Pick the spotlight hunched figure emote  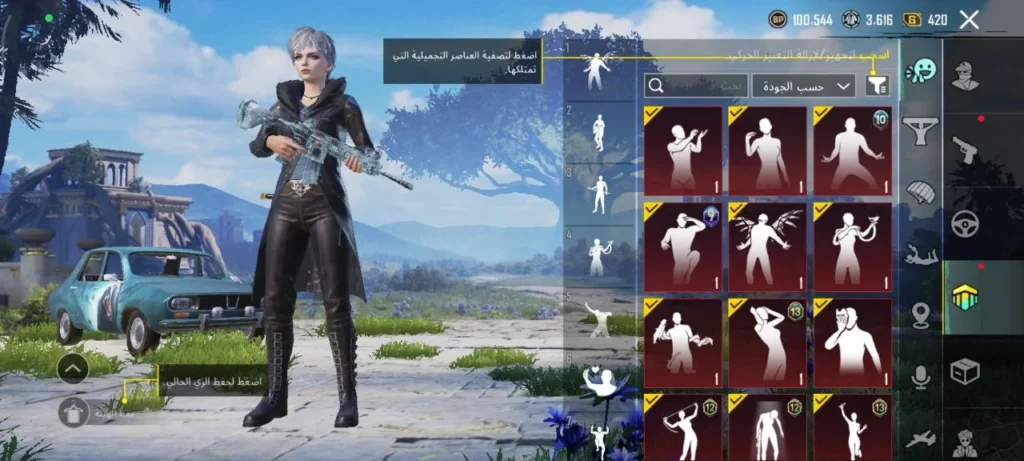pos(768,426)
